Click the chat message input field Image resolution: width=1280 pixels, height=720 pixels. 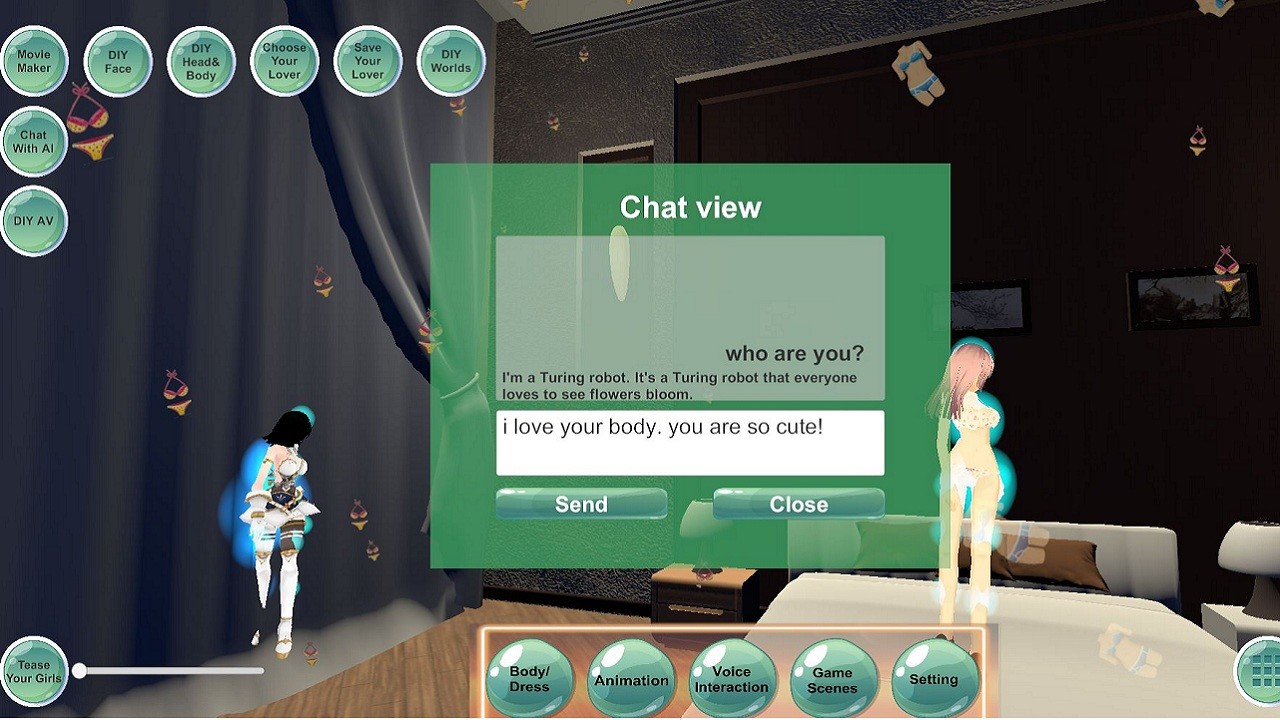[690, 442]
